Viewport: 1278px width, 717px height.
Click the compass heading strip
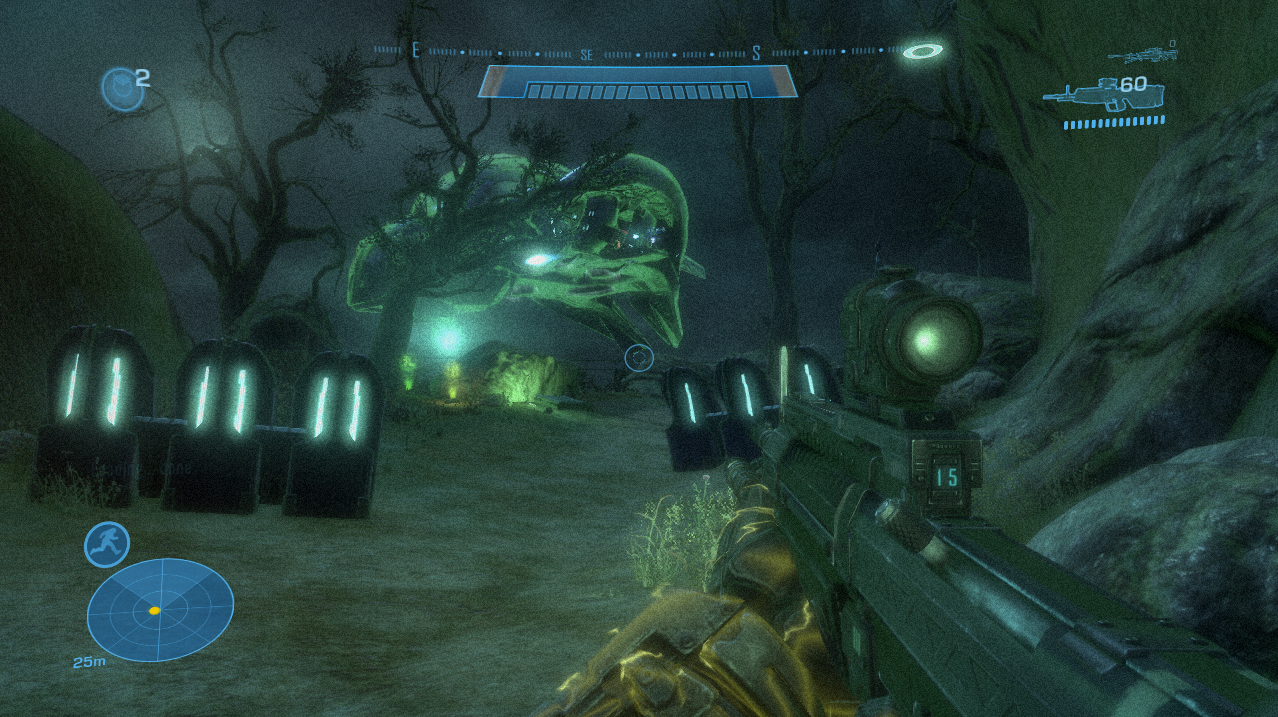(640, 52)
